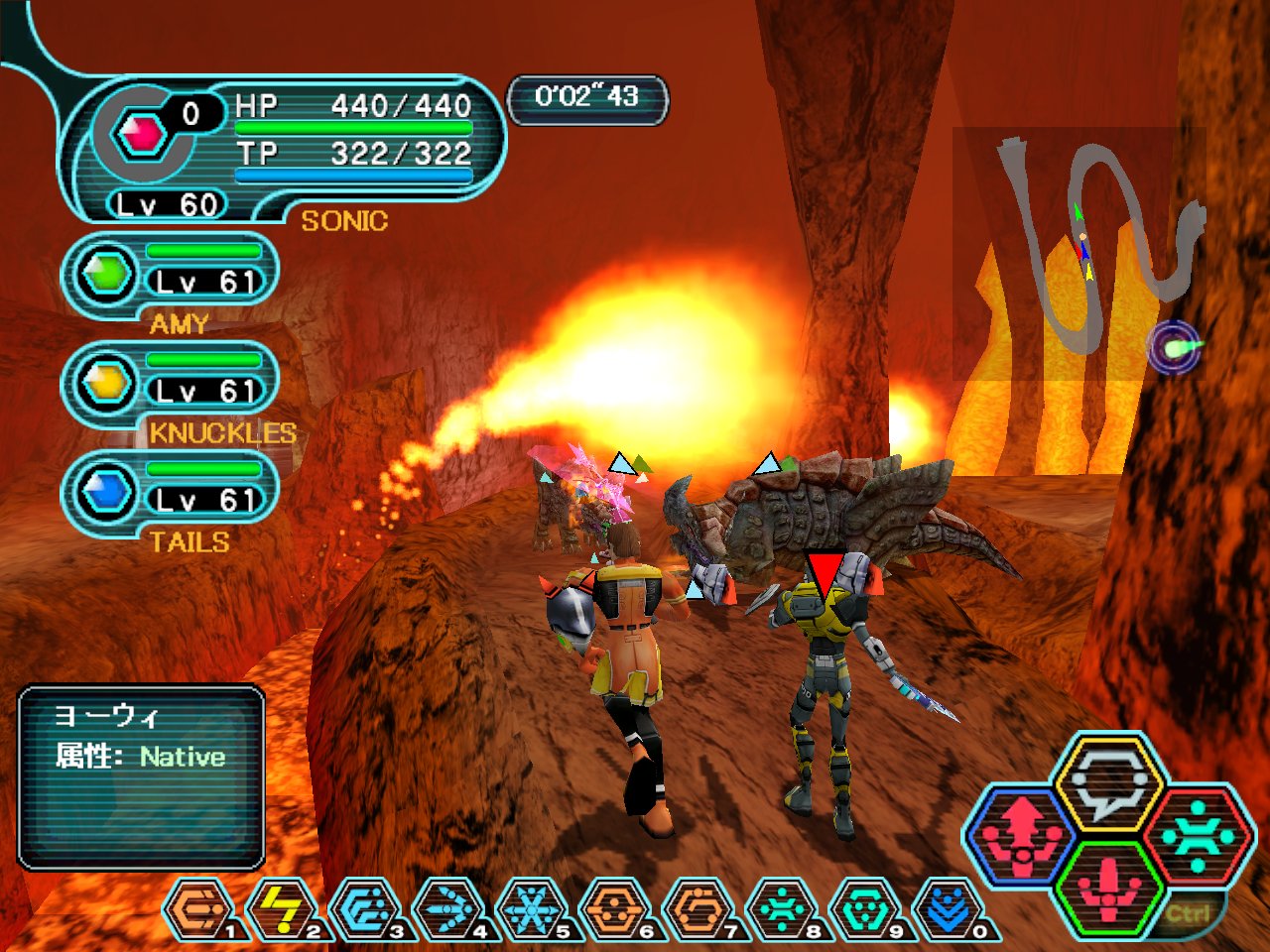Viewport: 1270px width, 952px height.
Task: Select party member AMY's status panel
Action: click(169, 276)
